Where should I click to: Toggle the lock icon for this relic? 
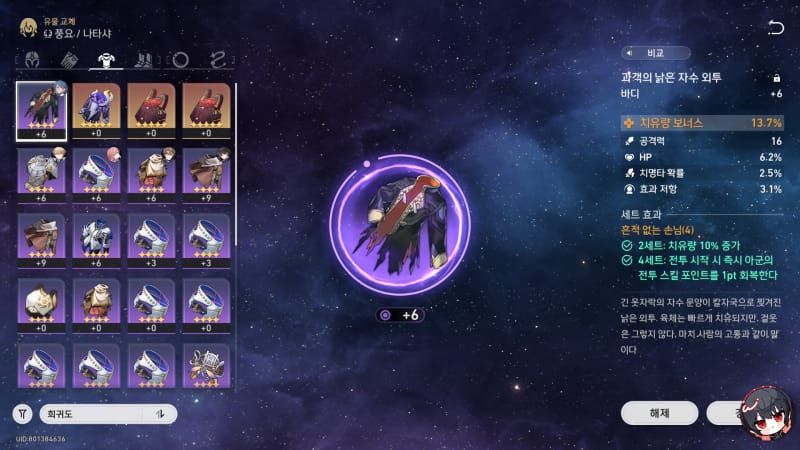click(x=775, y=77)
